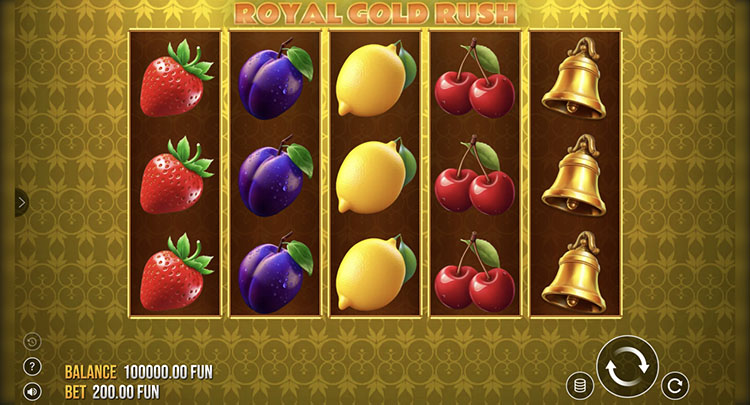
Task: Toggle sound with the speaker icon
Action: click(x=32, y=392)
